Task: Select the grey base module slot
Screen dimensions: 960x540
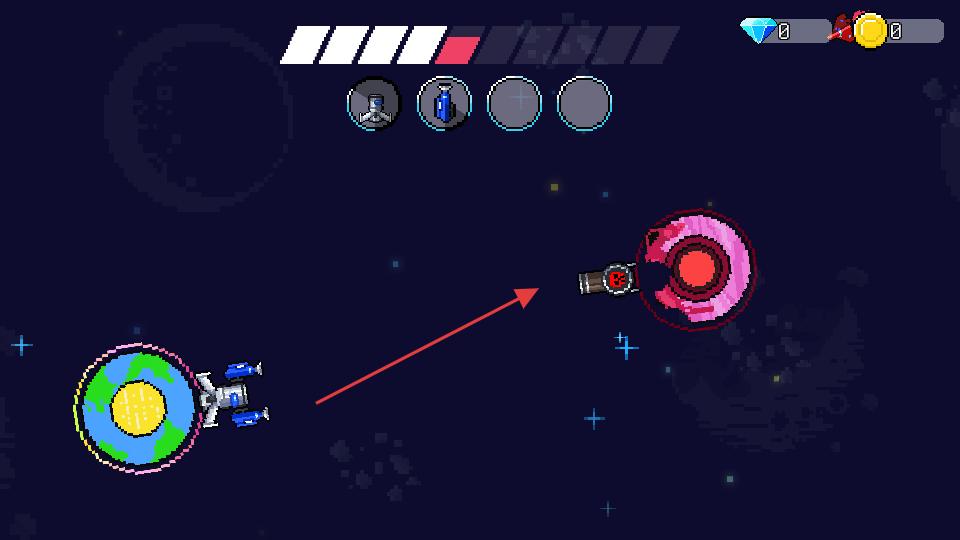Action: point(373,103)
